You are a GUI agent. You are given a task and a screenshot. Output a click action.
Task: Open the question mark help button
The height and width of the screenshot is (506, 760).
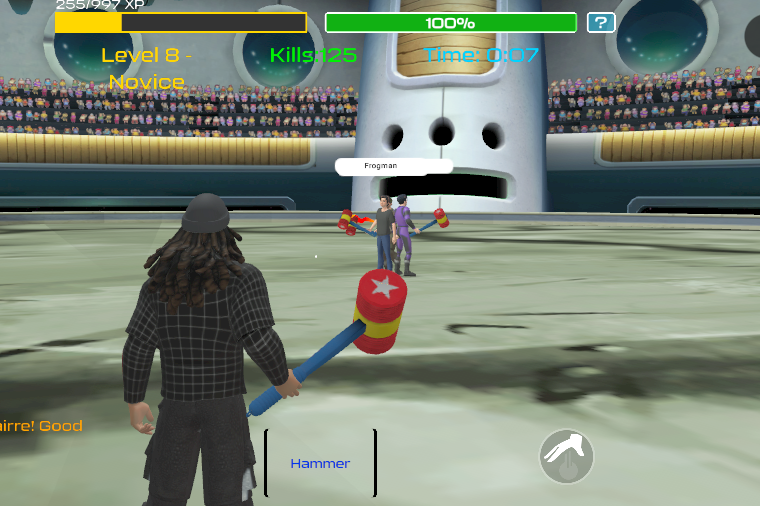point(601,23)
